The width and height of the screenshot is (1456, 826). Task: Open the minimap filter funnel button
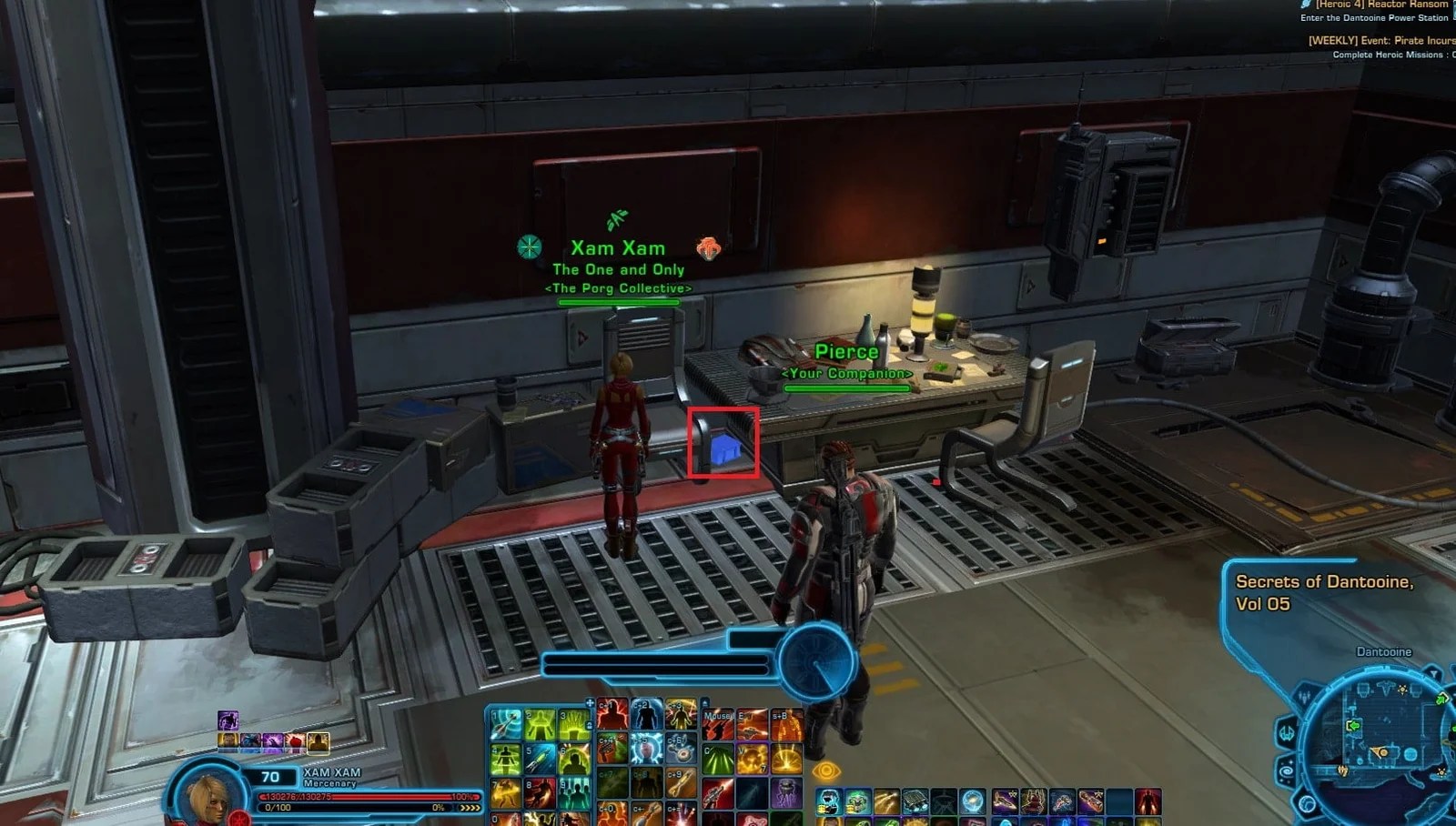click(x=1433, y=674)
